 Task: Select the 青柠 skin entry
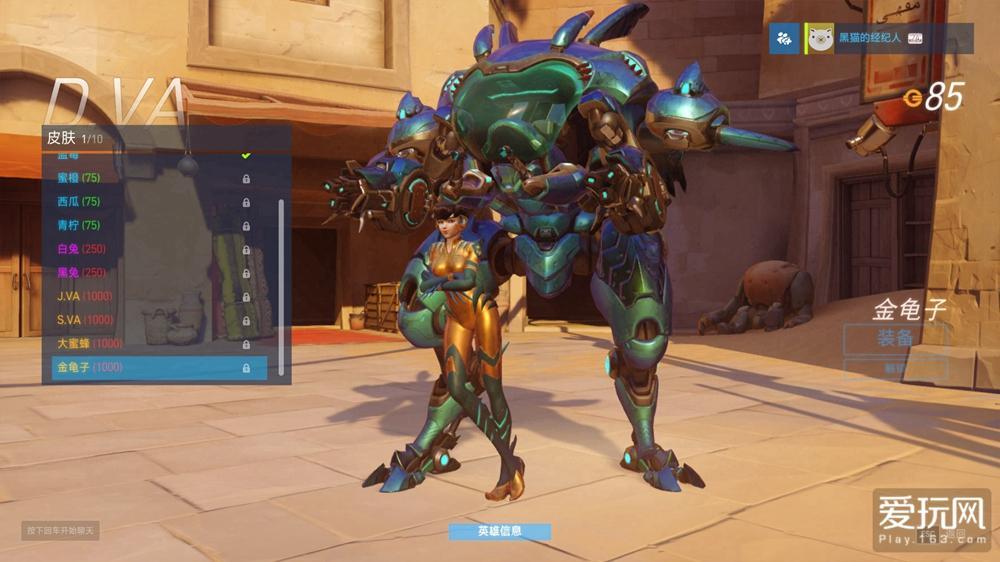click(x=150, y=225)
